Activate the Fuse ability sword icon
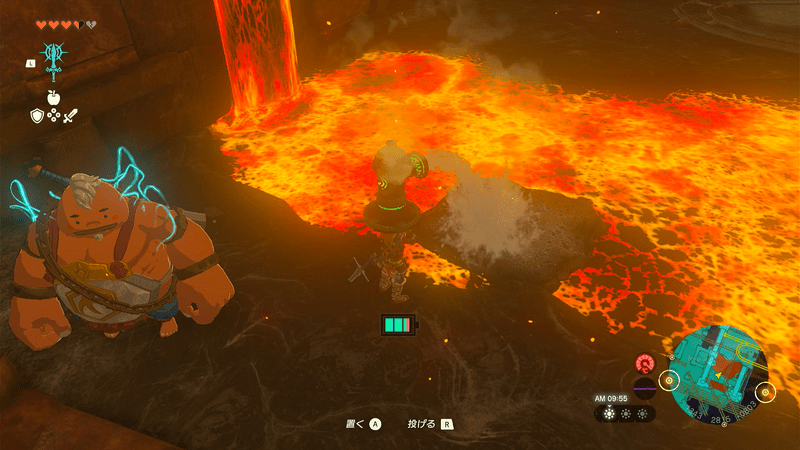This screenshot has width=800, height=450. pos(53,57)
